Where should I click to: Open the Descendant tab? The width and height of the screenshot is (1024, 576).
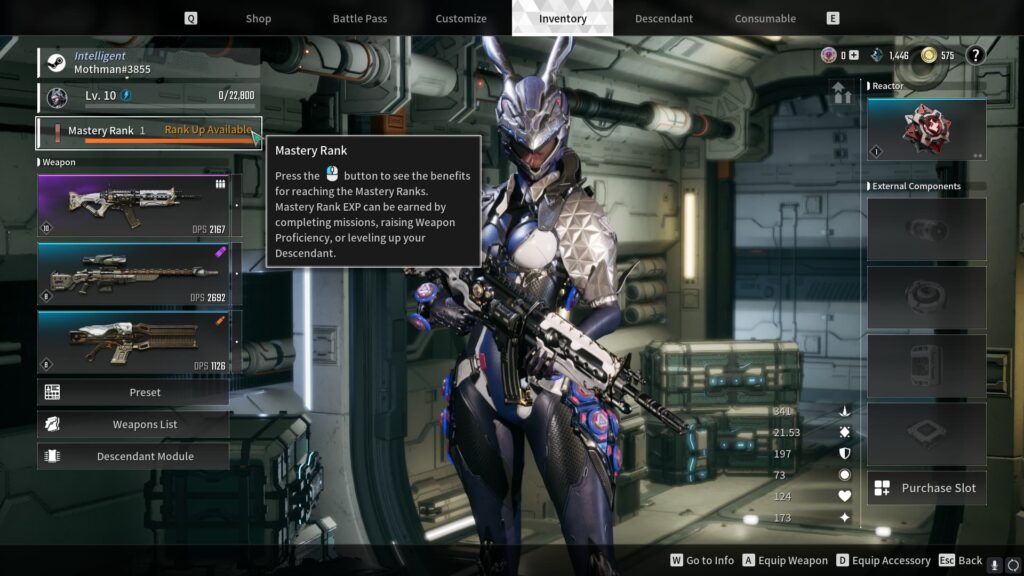pyautogui.click(x=664, y=18)
